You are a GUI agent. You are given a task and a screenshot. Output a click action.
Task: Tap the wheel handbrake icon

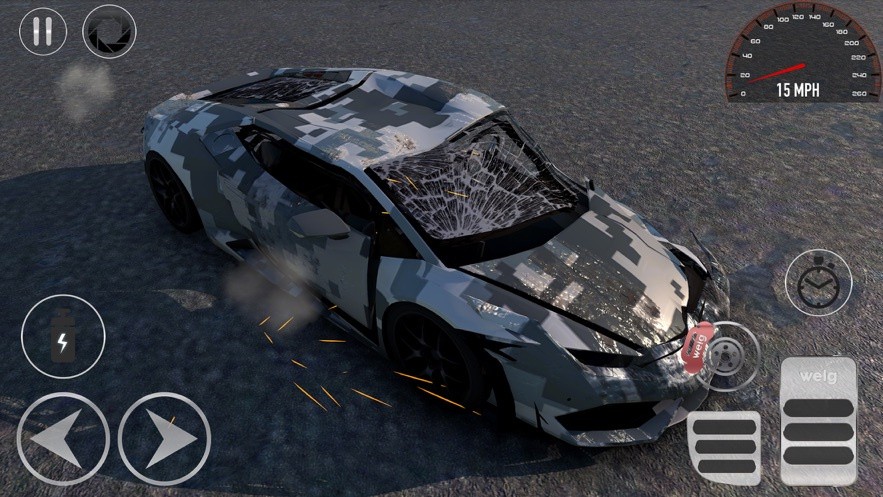[727, 354]
